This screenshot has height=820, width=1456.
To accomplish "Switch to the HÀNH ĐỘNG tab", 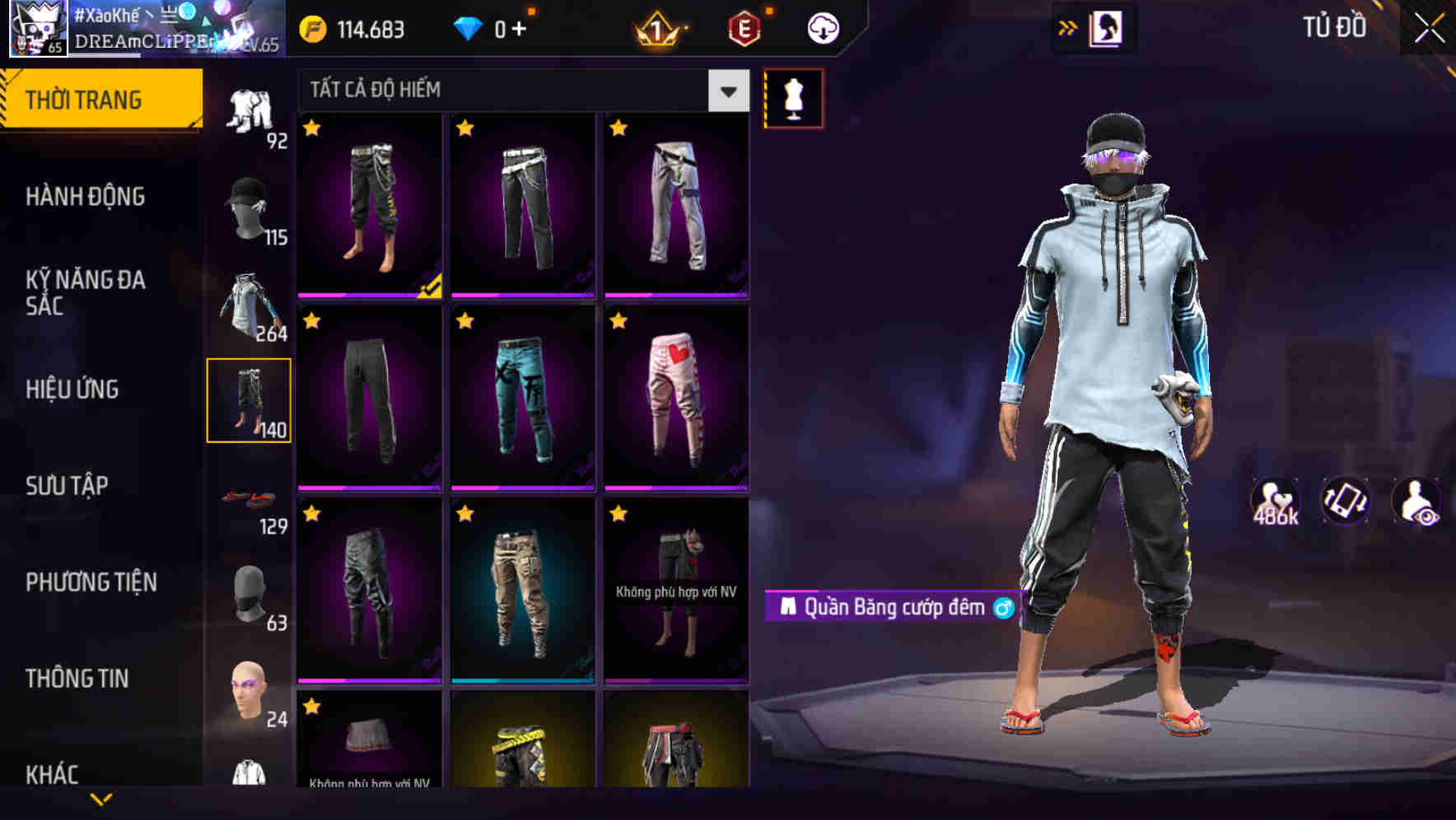I will tap(86, 197).
